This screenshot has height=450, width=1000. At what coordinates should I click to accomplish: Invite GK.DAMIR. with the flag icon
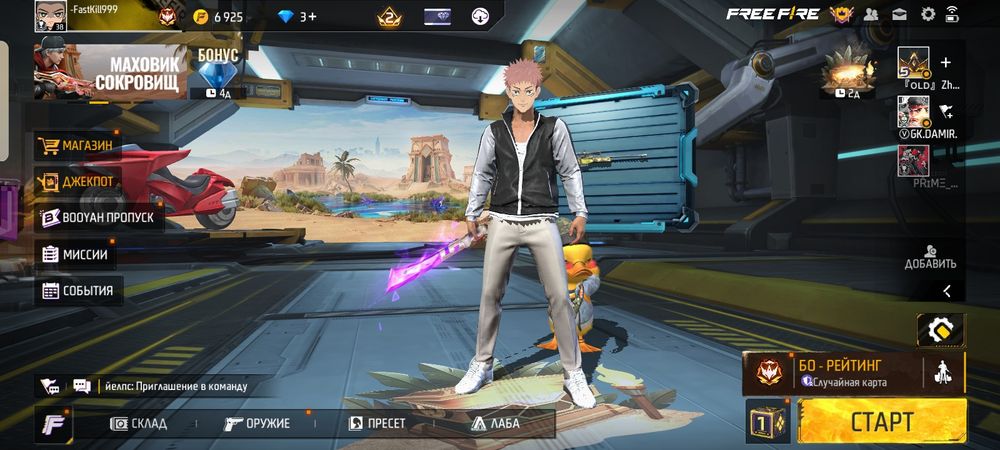pyautogui.click(x=946, y=110)
